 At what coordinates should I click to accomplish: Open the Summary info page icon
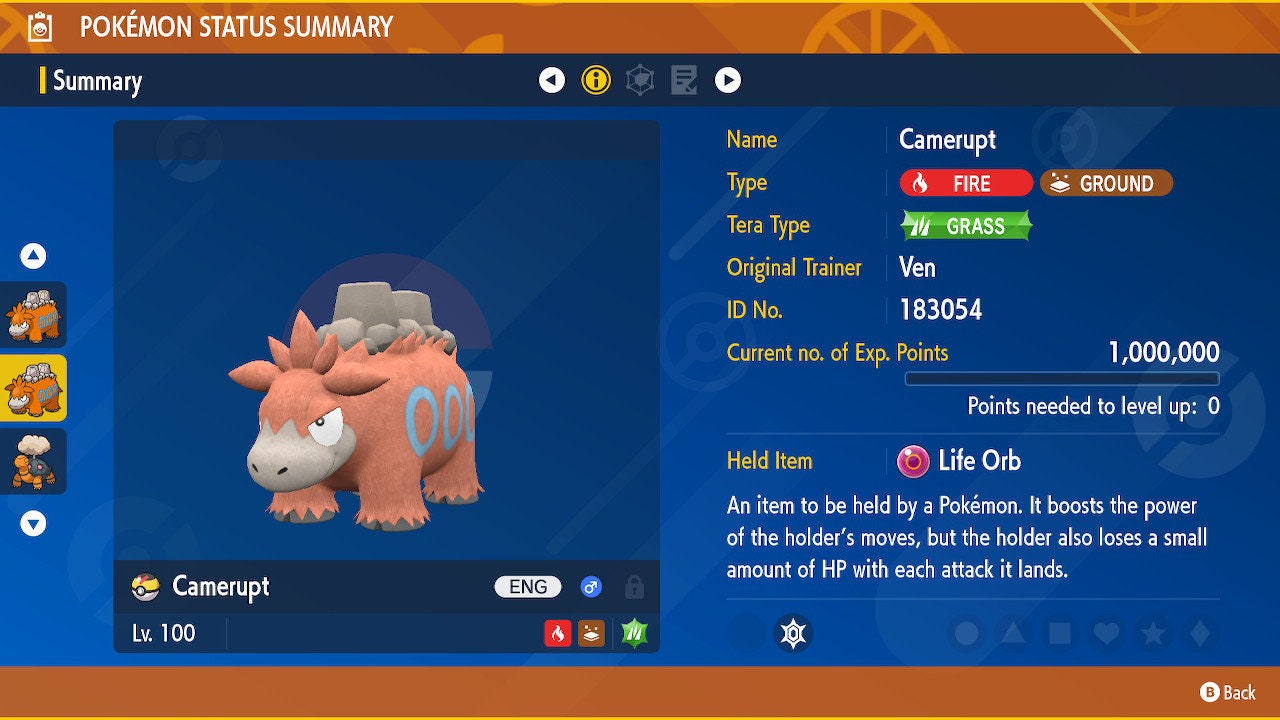tap(597, 80)
